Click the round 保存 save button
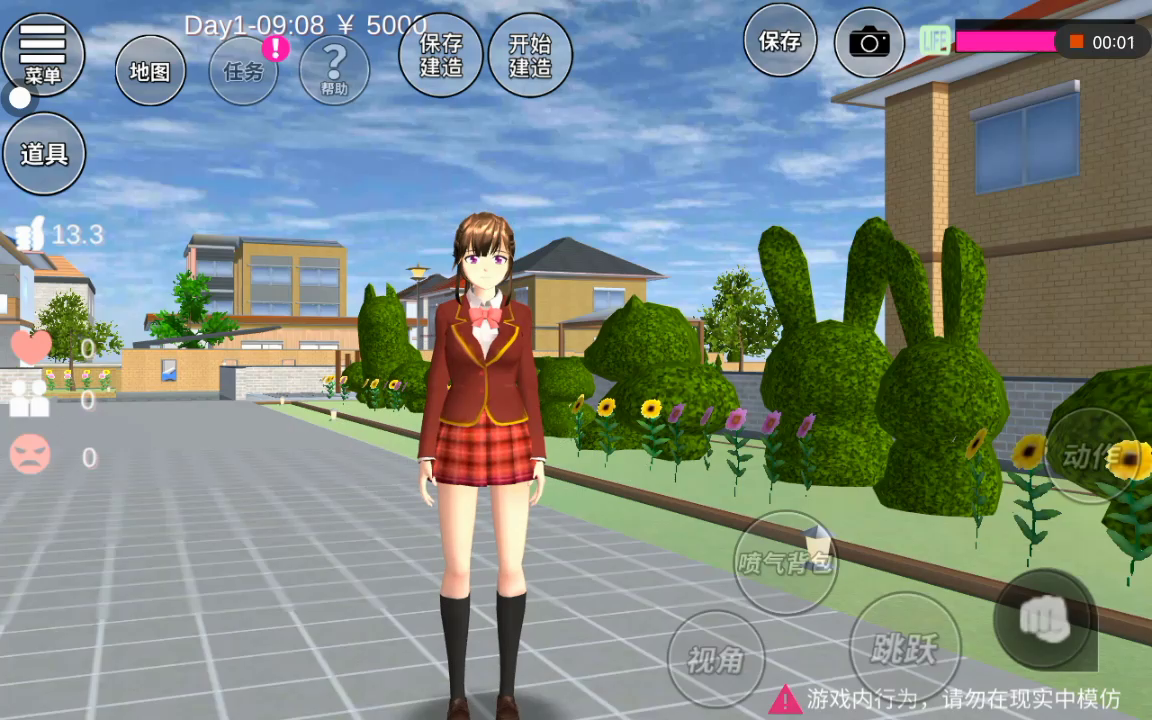Image resolution: width=1152 pixels, height=720 pixels. coord(780,41)
